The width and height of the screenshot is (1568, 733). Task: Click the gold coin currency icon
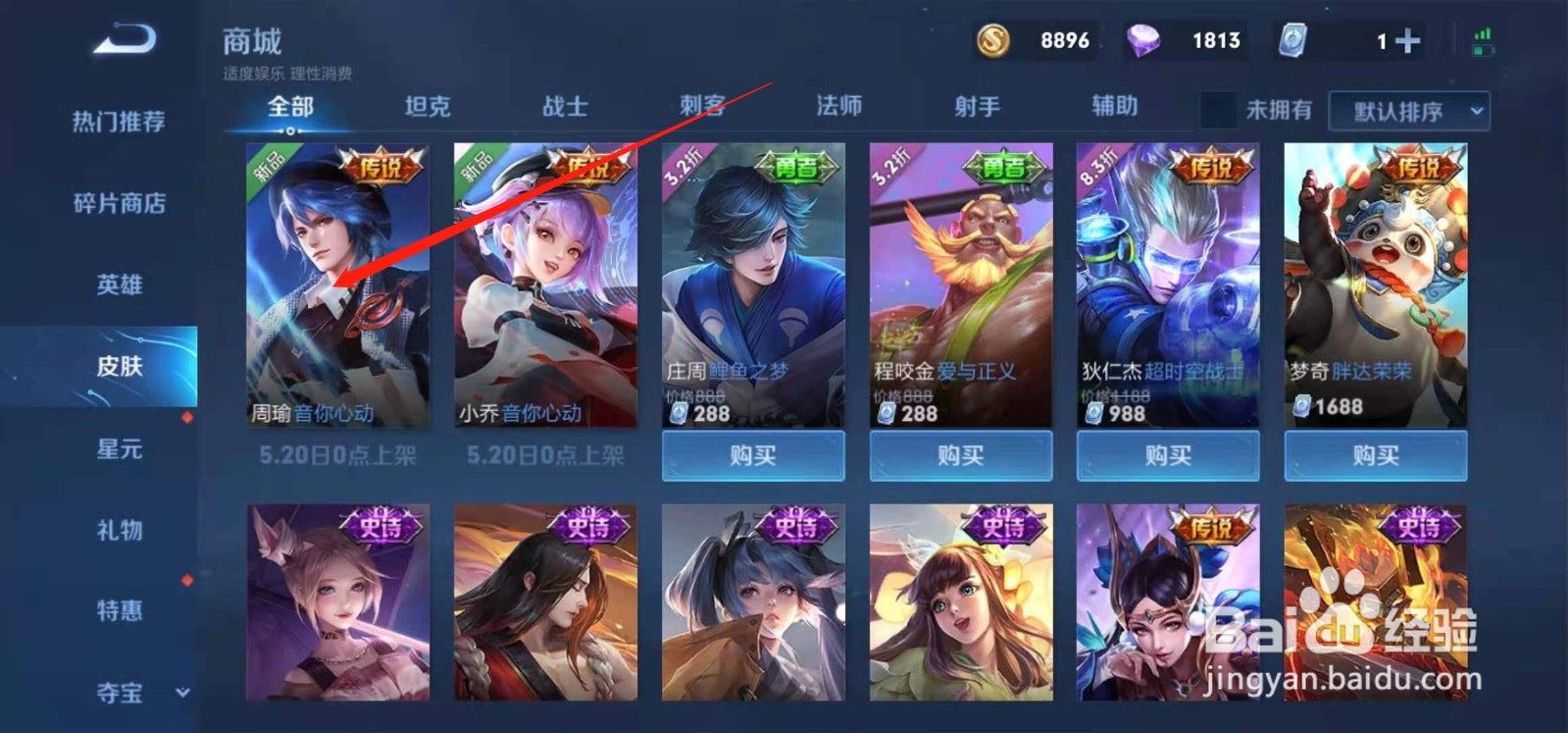(x=993, y=41)
